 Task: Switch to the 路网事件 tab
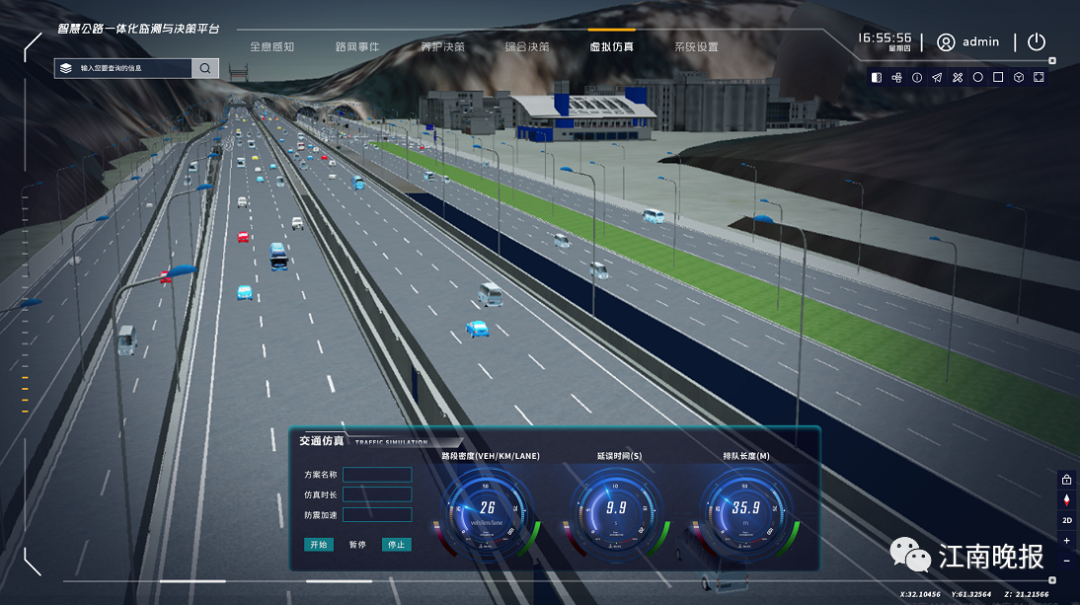pos(357,46)
